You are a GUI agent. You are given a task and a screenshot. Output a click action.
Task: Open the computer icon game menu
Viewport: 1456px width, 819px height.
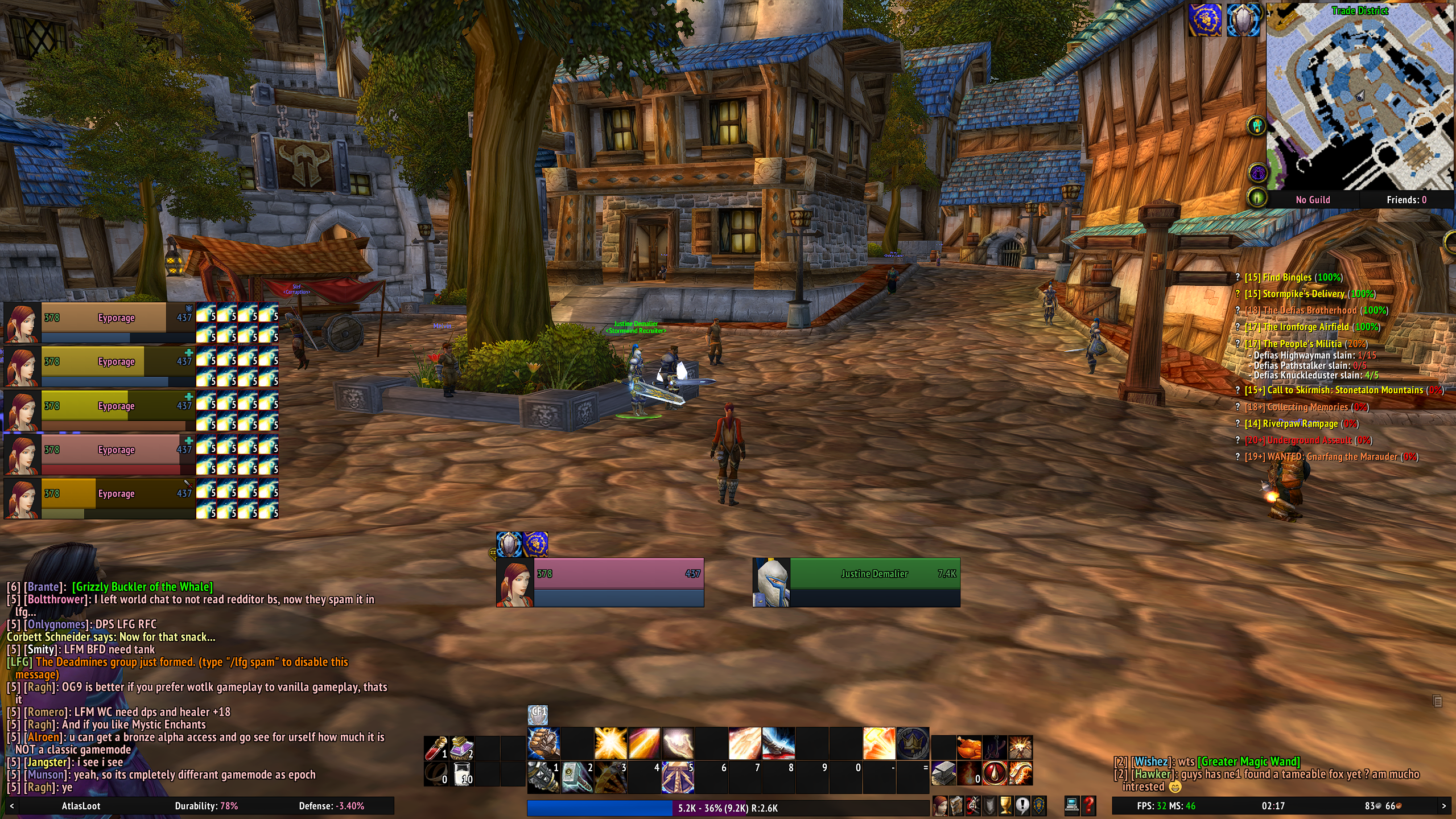point(1072,805)
